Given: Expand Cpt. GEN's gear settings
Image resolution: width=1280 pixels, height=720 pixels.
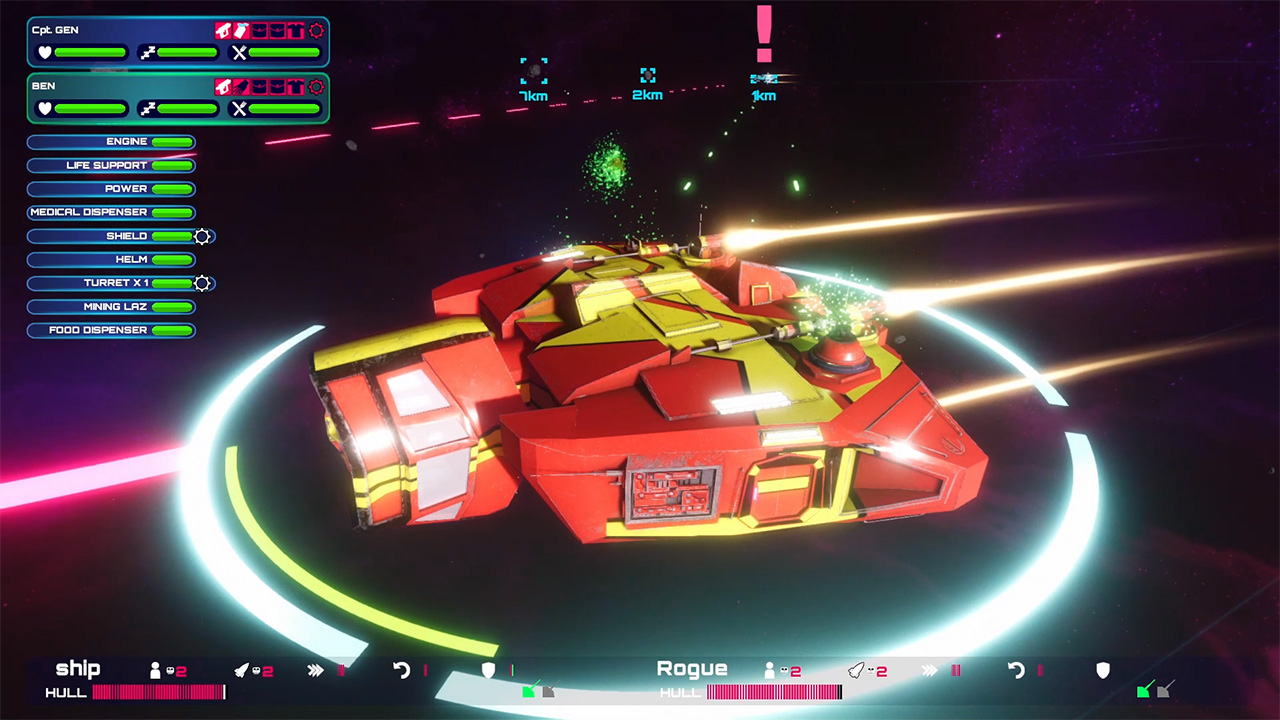Looking at the screenshot, I should pyautogui.click(x=318, y=31).
